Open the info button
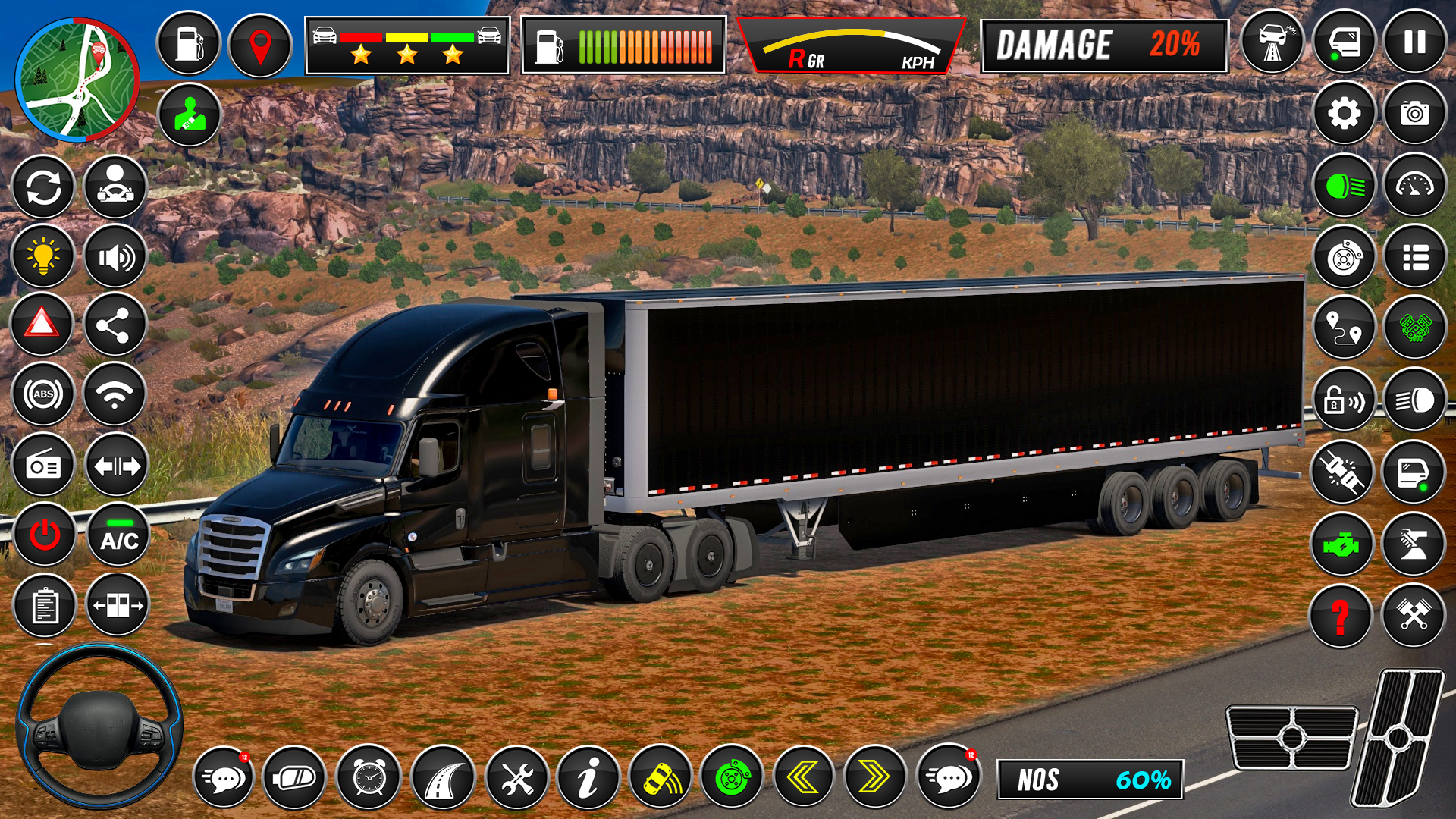Screen dimensions: 1456x819 588,777
